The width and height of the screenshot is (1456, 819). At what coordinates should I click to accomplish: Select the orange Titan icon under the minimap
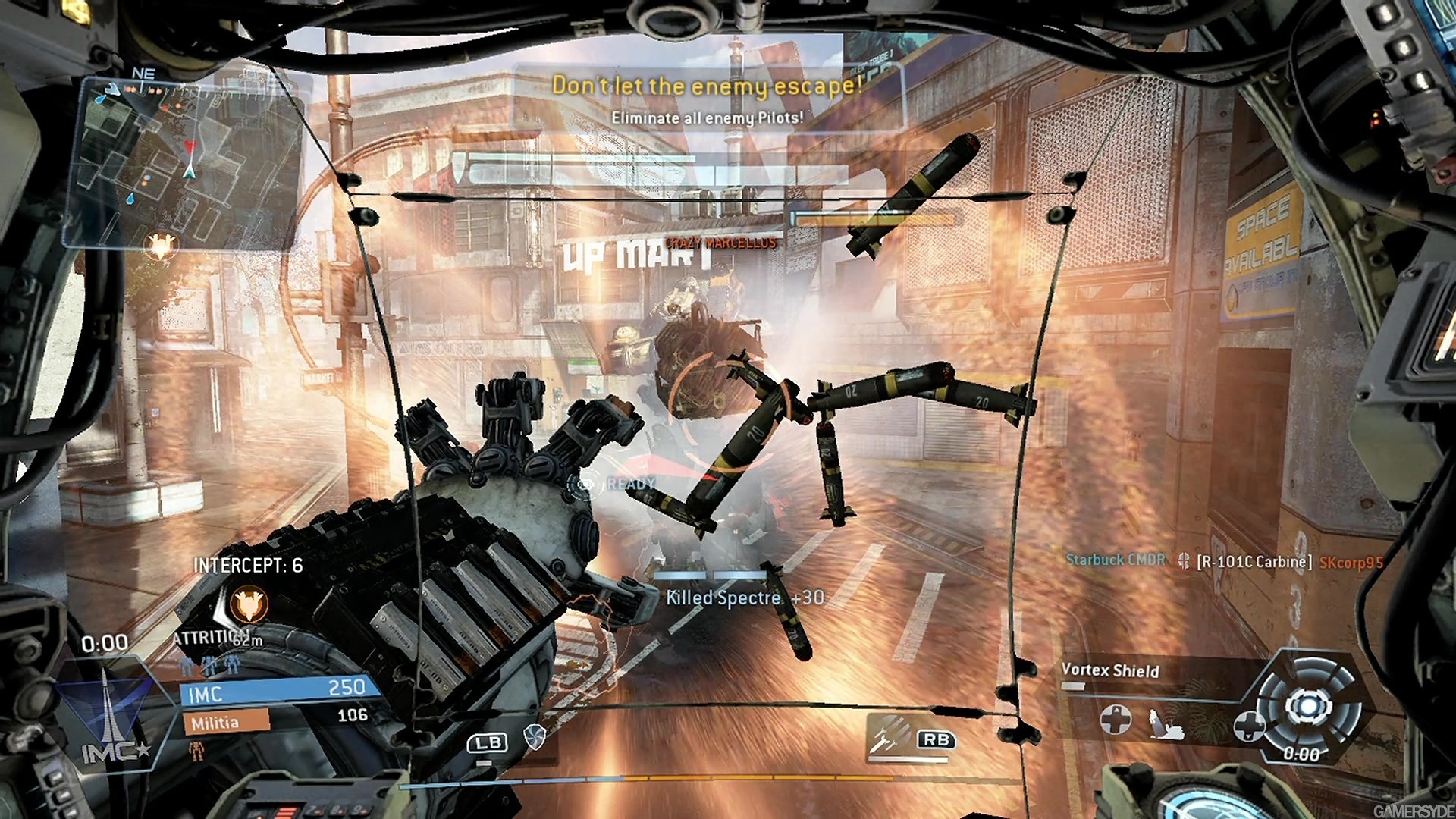pyautogui.click(x=161, y=244)
